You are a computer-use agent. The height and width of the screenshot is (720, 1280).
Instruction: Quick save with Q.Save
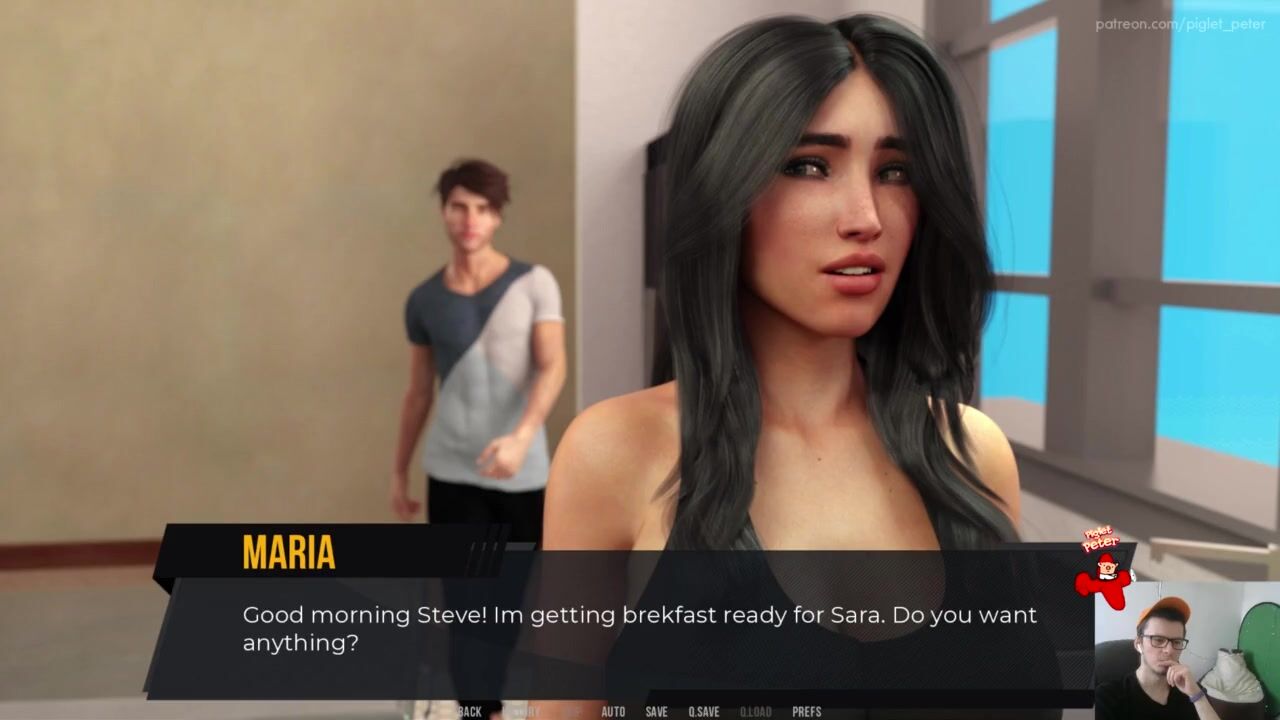(x=703, y=712)
